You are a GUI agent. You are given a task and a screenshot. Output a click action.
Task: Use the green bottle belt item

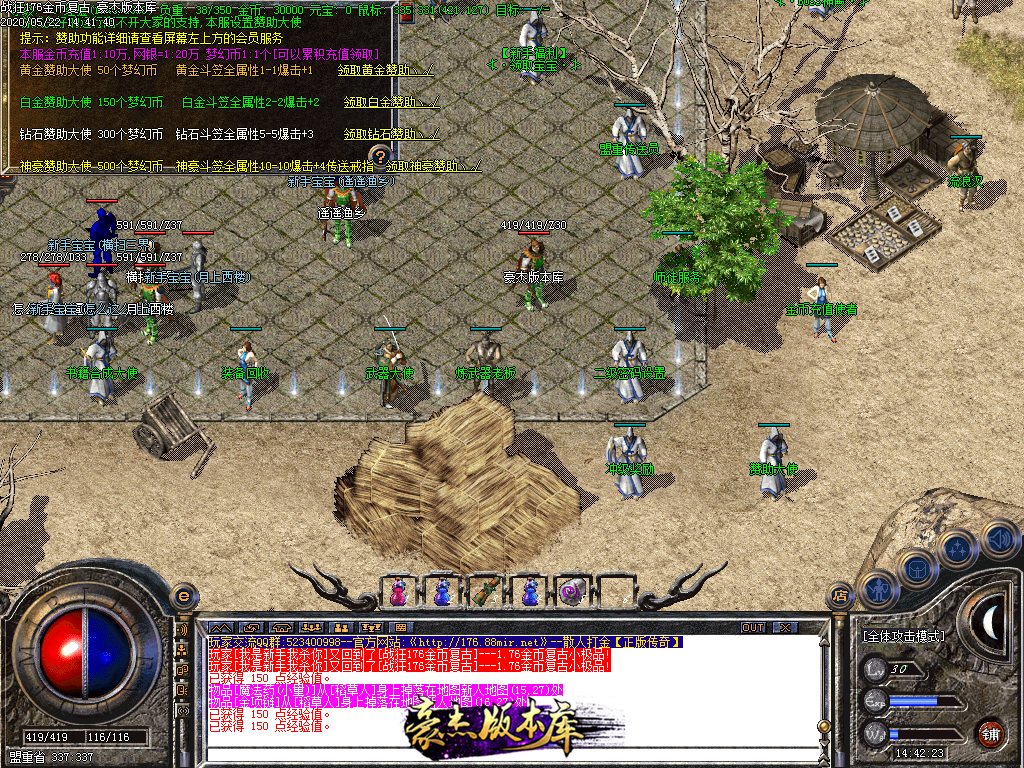point(485,592)
